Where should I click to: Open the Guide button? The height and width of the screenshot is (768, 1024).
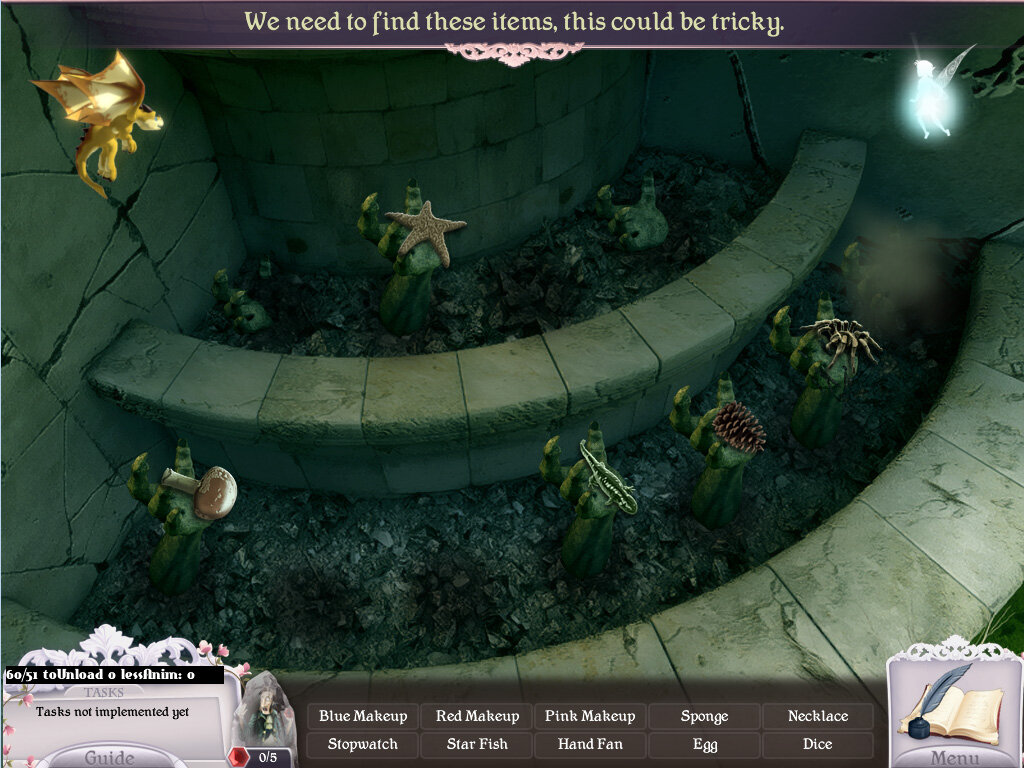click(x=109, y=756)
